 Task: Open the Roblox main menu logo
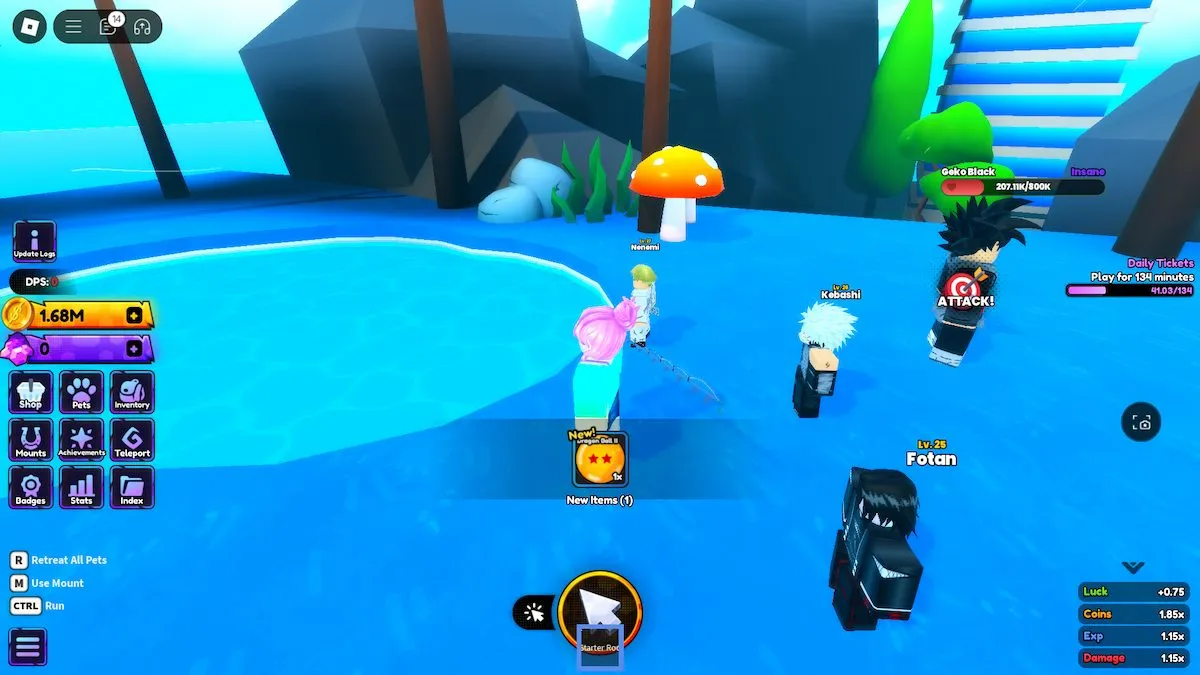click(29, 27)
